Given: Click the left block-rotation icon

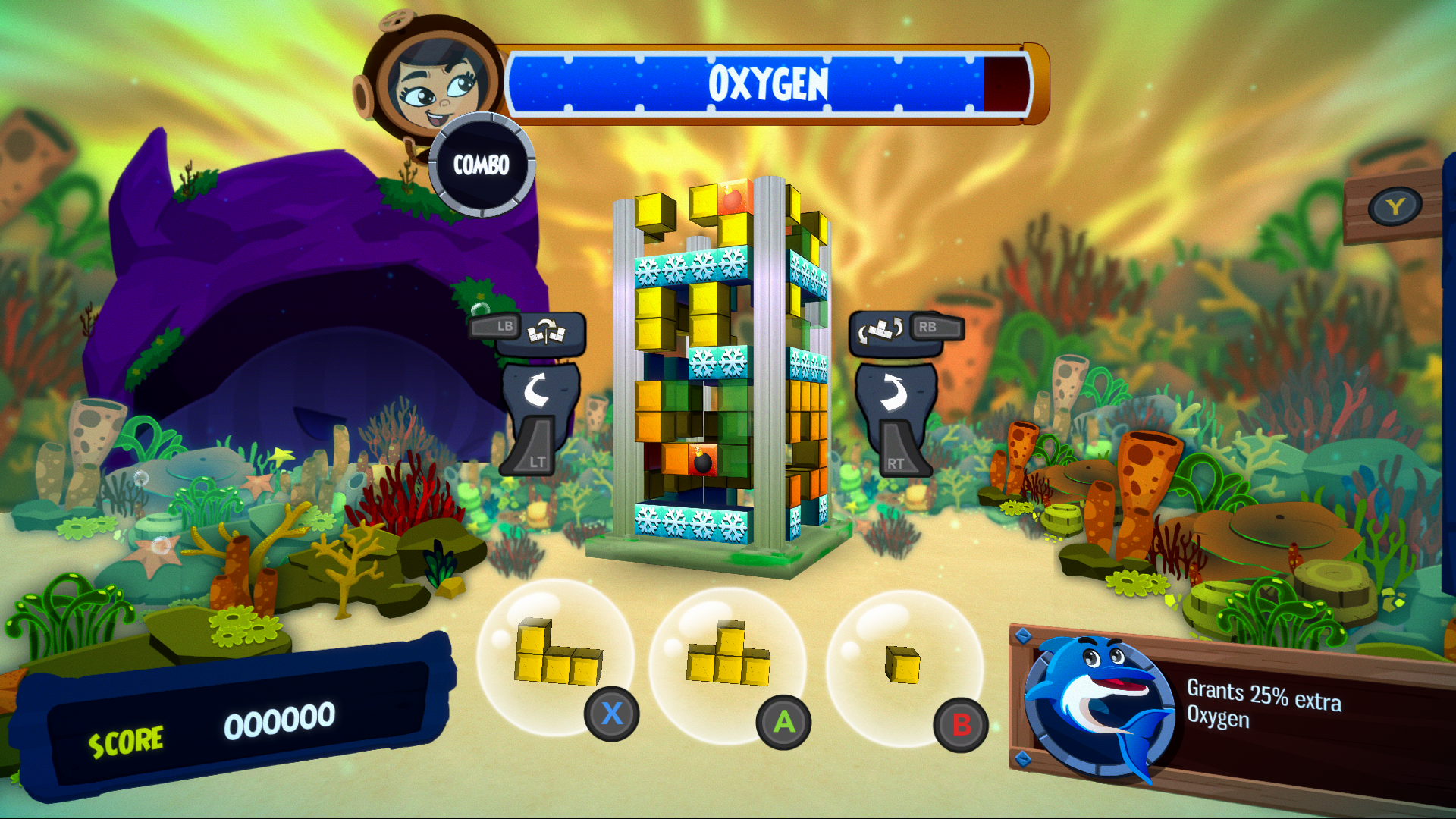Looking at the screenshot, I should coord(546,331).
